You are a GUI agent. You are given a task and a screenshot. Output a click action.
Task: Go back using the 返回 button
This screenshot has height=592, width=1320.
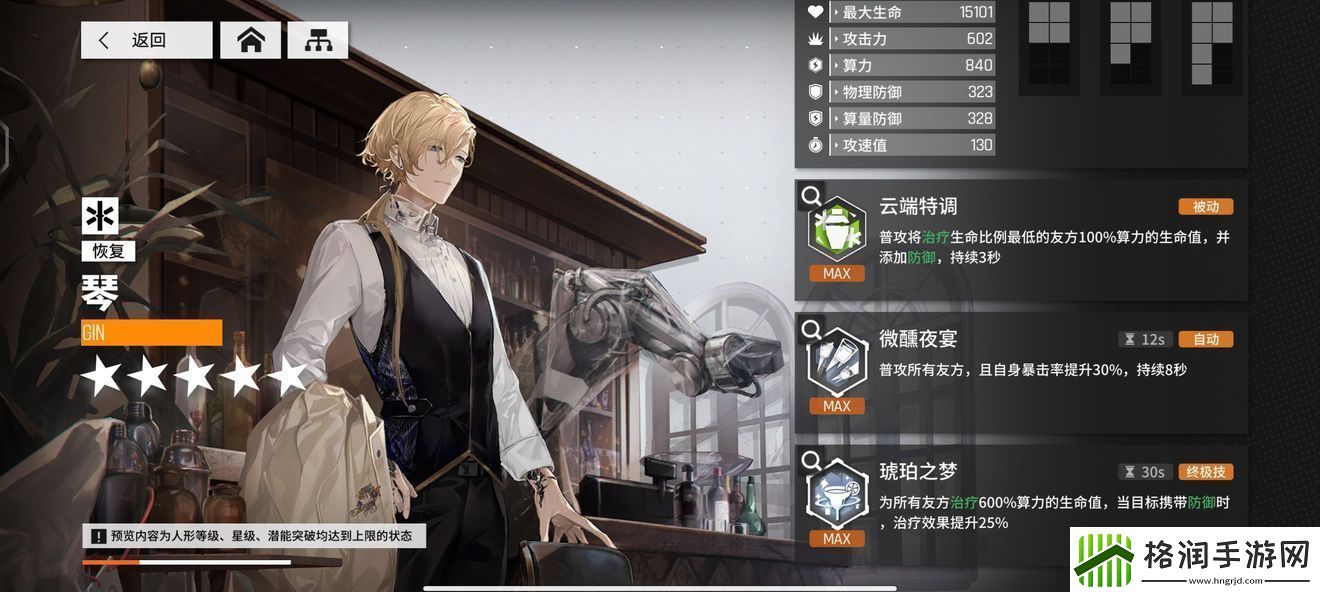(146, 40)
